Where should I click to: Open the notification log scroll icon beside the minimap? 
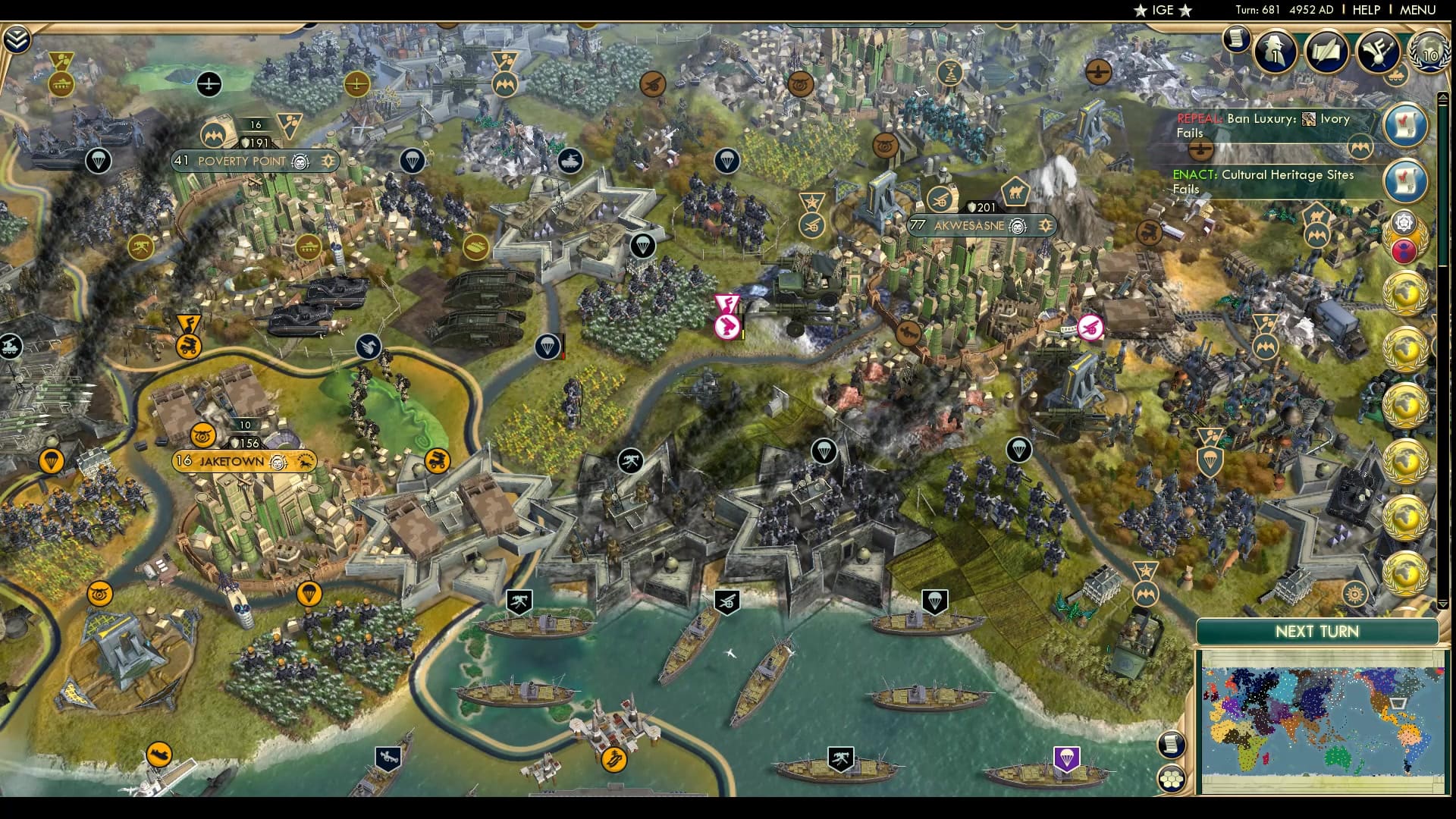[x=1172, y=745]
